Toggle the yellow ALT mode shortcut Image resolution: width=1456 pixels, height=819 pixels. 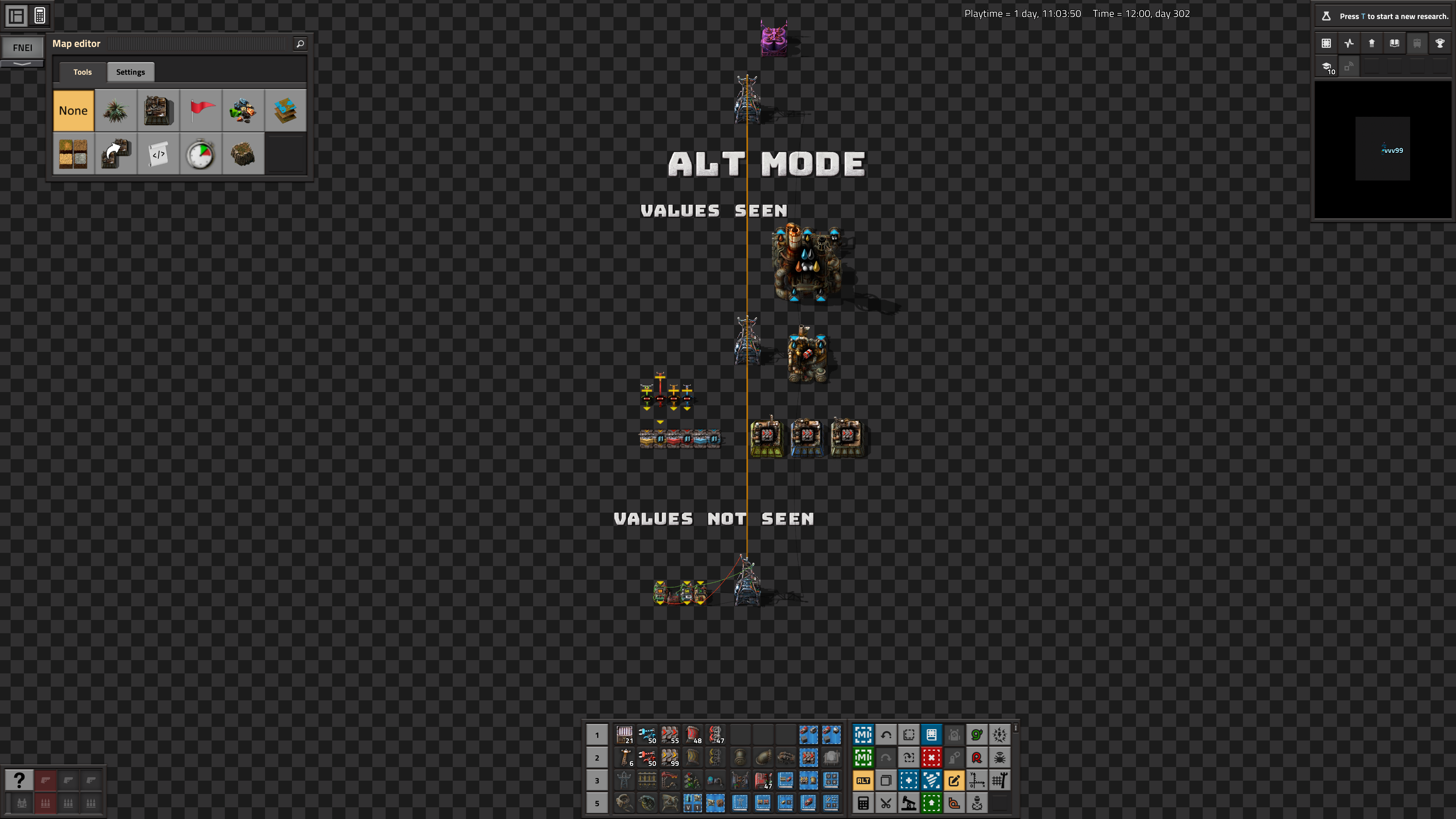point(863,780)
